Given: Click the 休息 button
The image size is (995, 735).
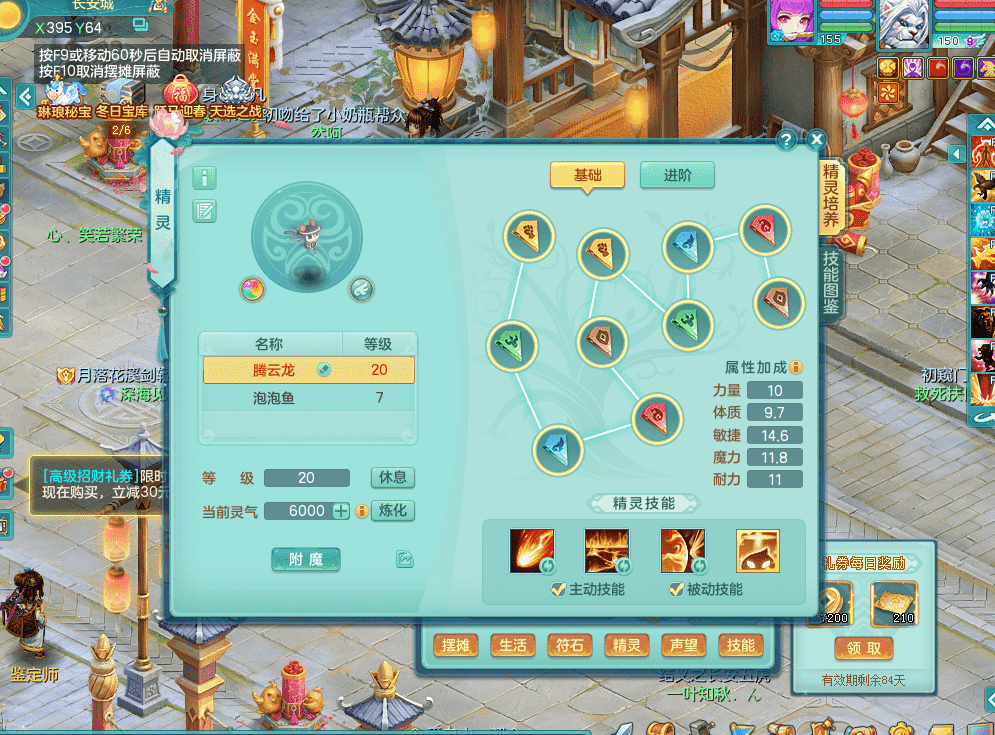Looking at the screenshot, I should coord(392,477).
